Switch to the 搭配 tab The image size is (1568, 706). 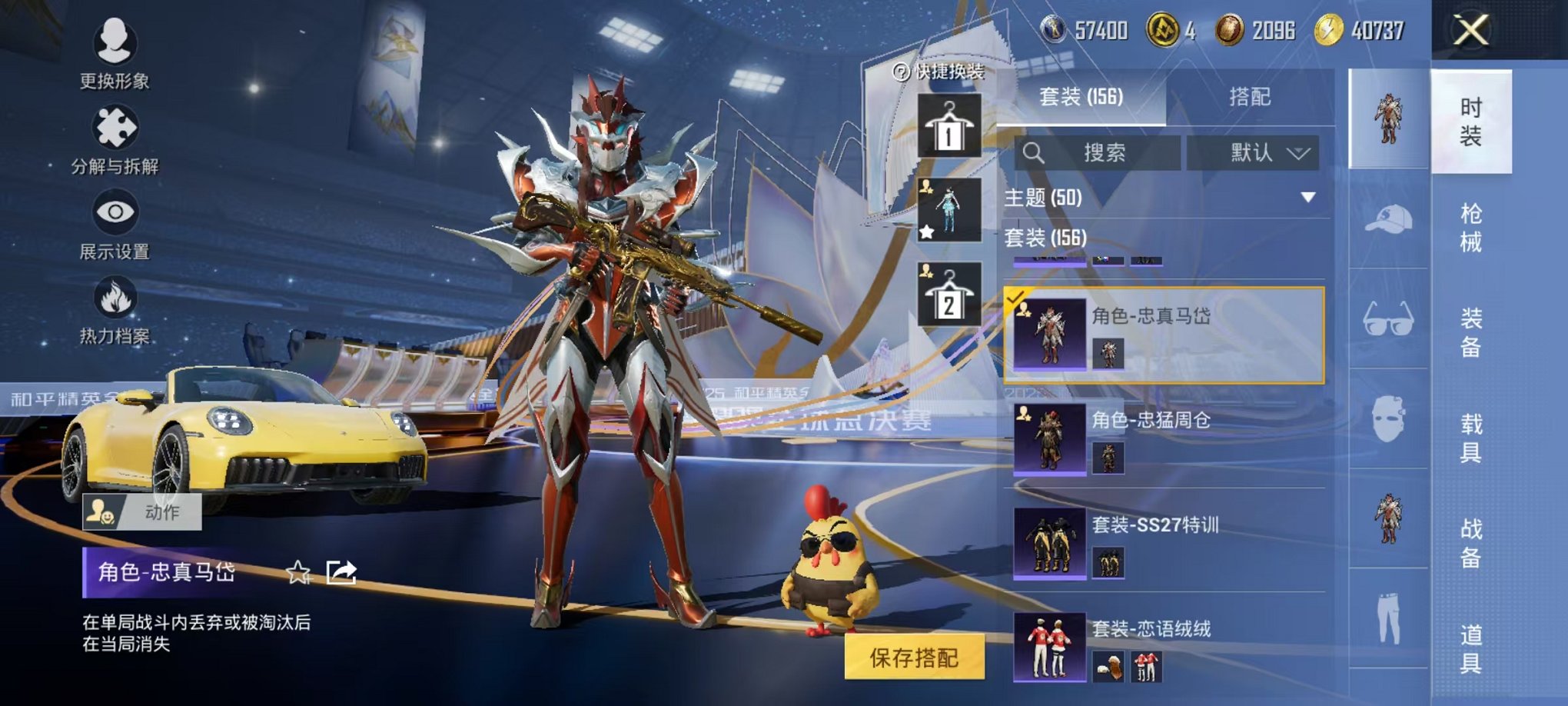[1251, 96]
